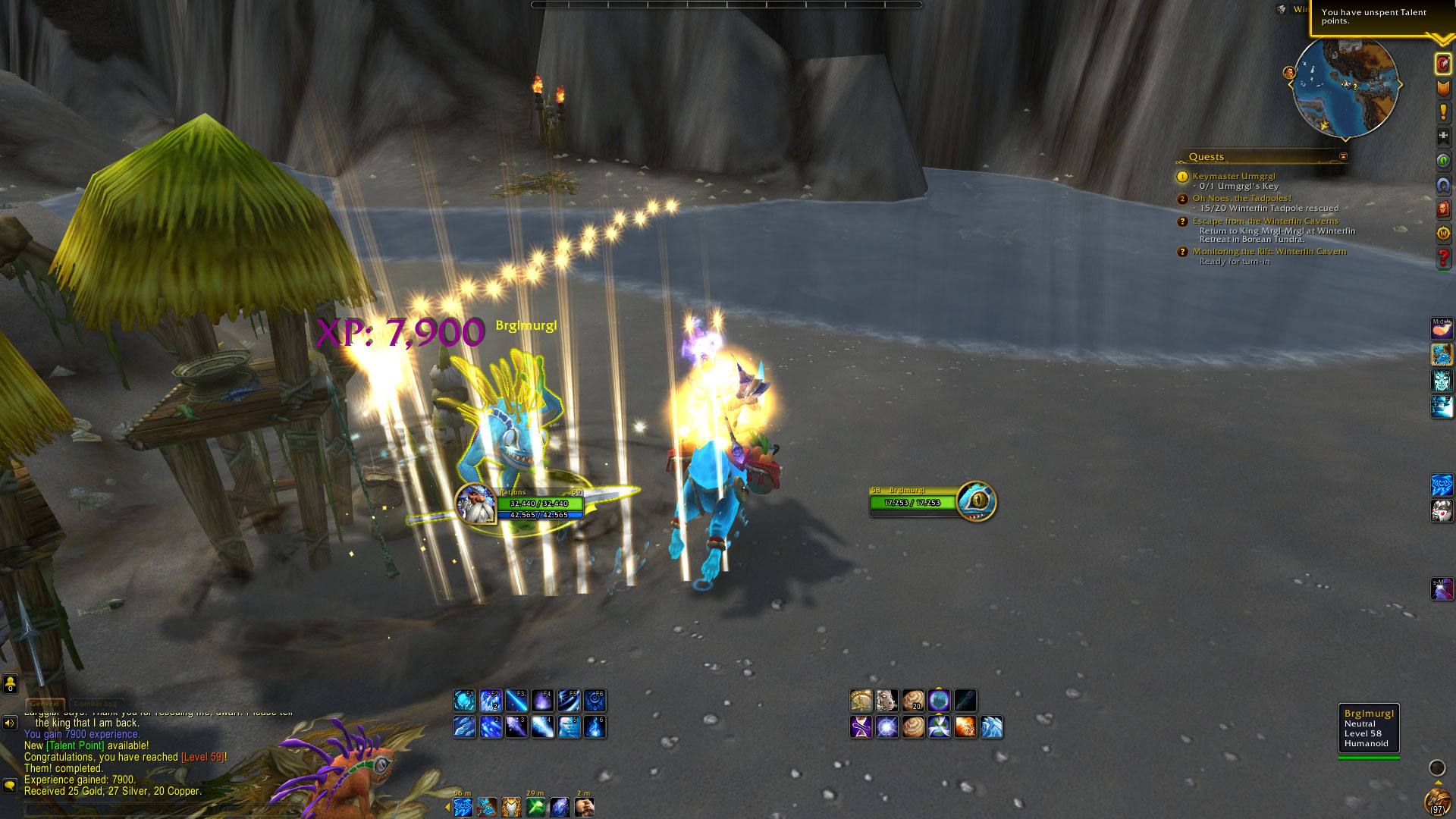Select the dwarf player portrait frame
The image size is (1456, 819).
[x=476, y=504]
